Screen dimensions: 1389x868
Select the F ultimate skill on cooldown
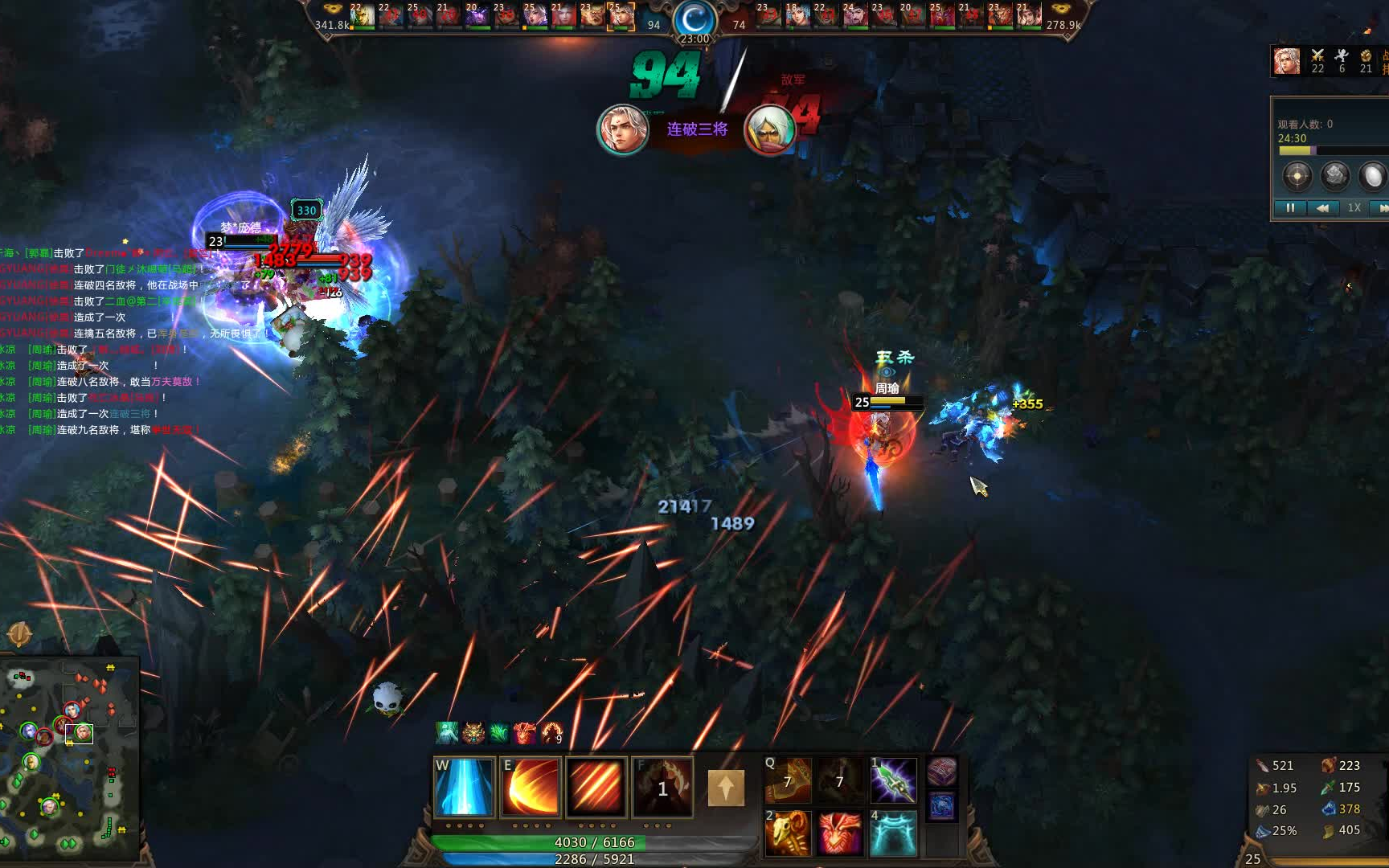(662, 788)
